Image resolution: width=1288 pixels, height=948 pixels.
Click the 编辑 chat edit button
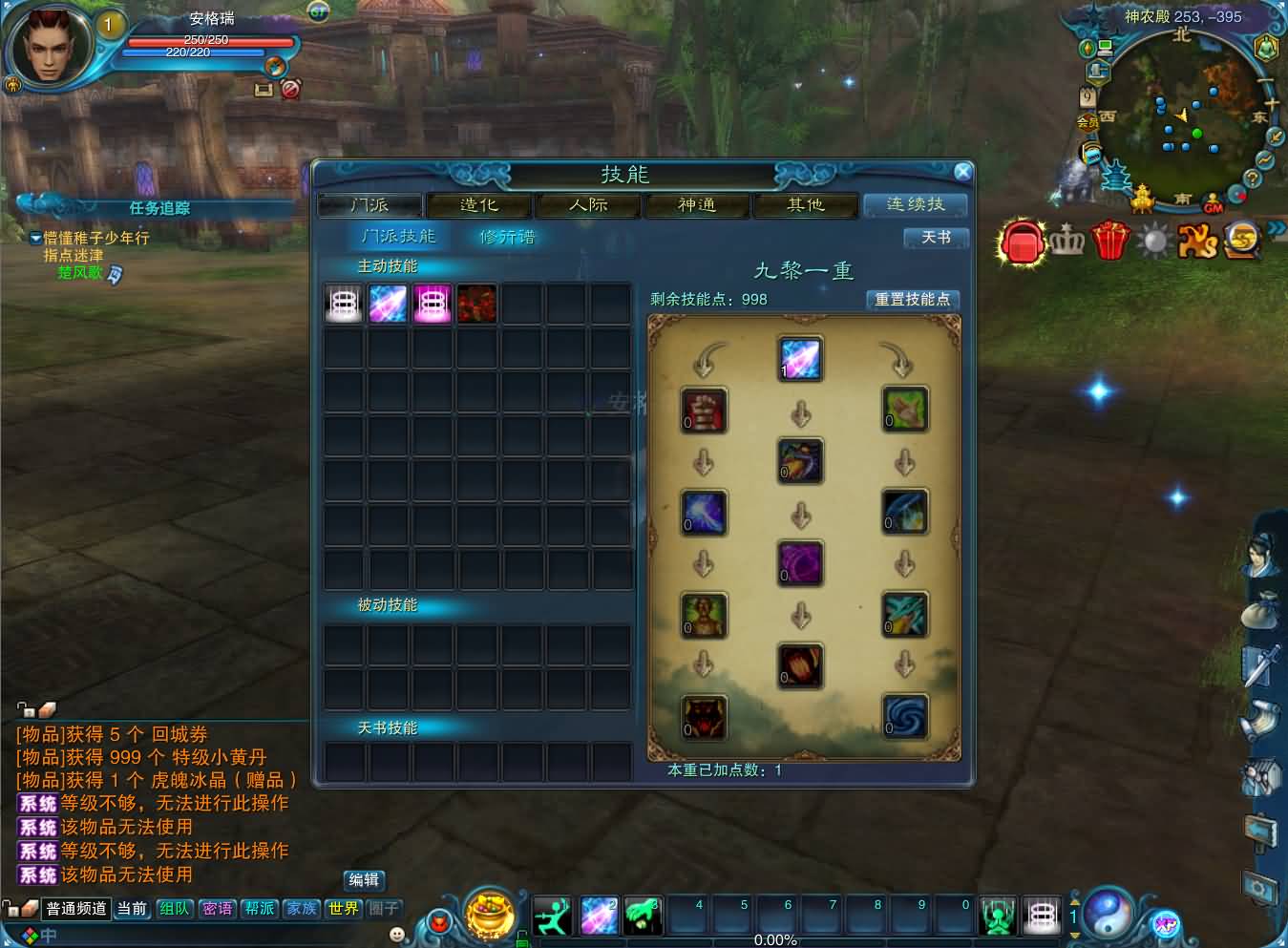(364, 880)
